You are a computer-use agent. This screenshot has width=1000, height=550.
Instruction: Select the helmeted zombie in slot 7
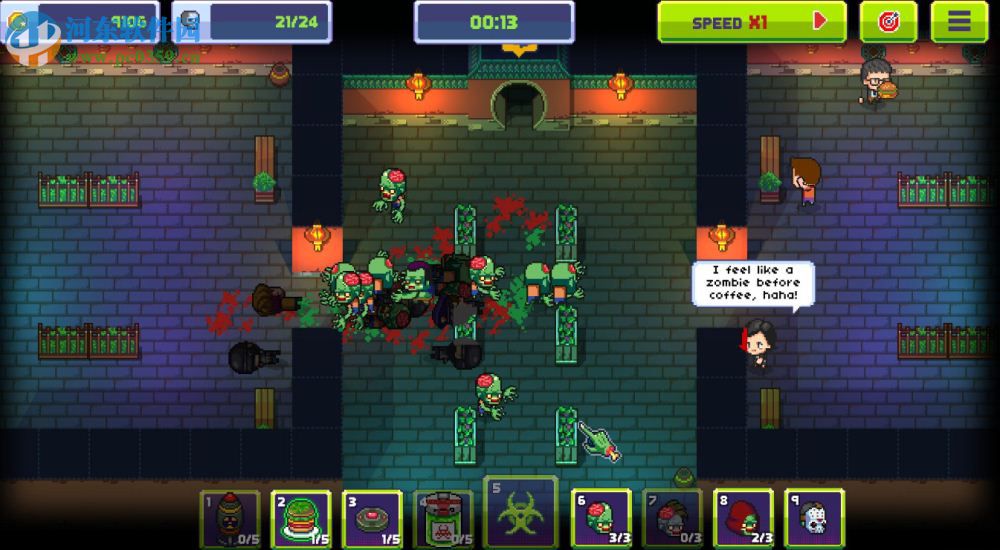coord(672,518)
